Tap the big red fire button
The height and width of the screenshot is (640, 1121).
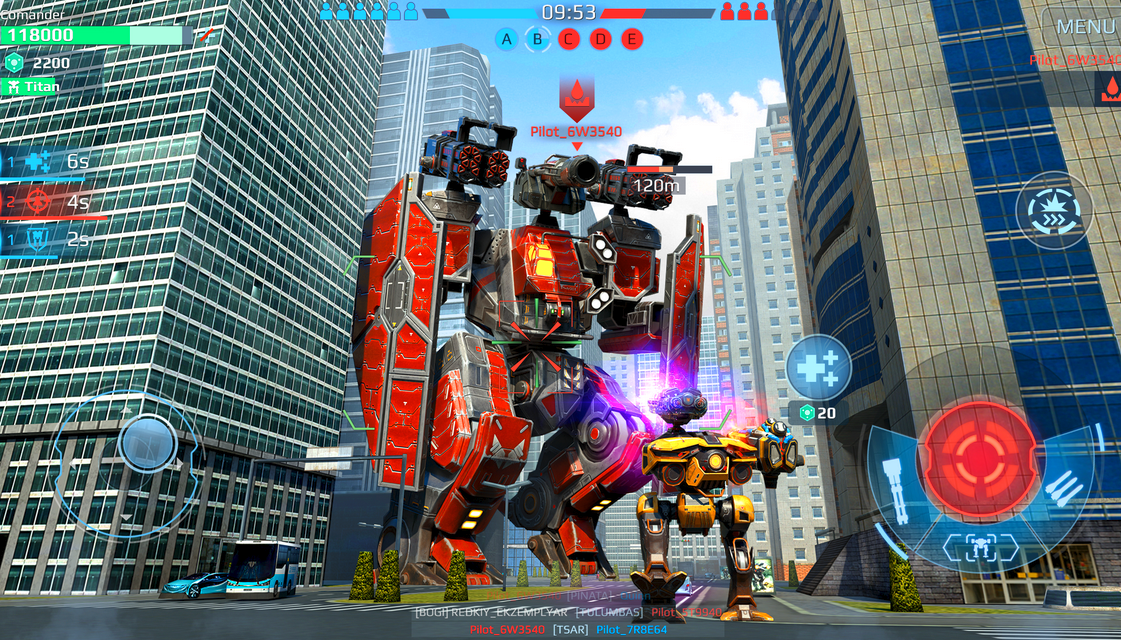pyautogui.click(x=979, y=459)
